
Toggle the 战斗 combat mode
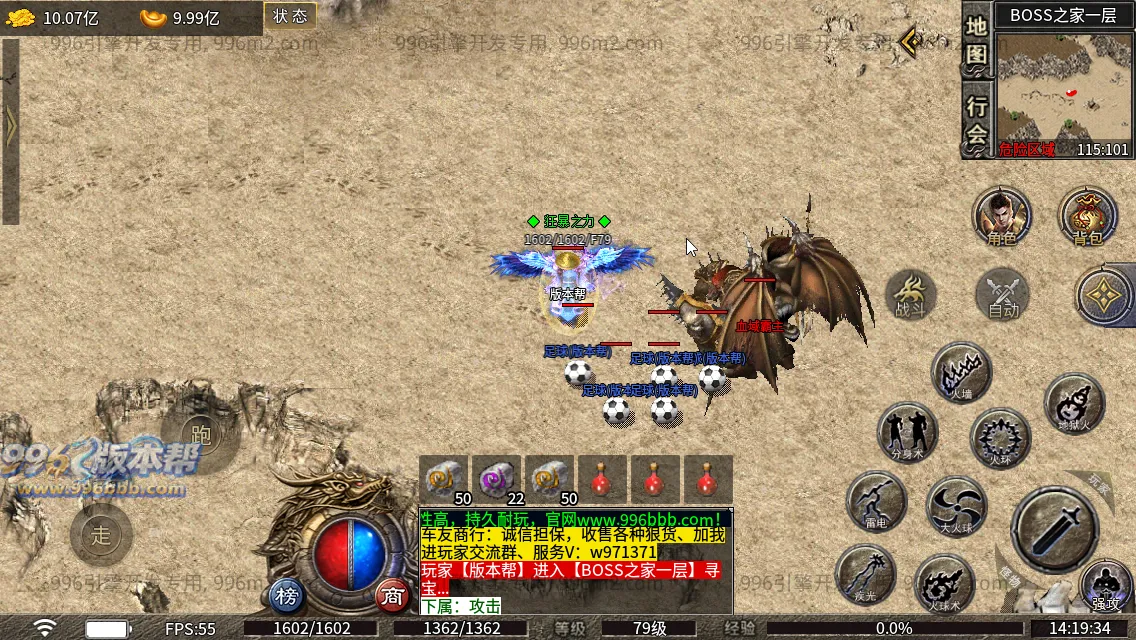pyautogui.click(x=910, y=296)
